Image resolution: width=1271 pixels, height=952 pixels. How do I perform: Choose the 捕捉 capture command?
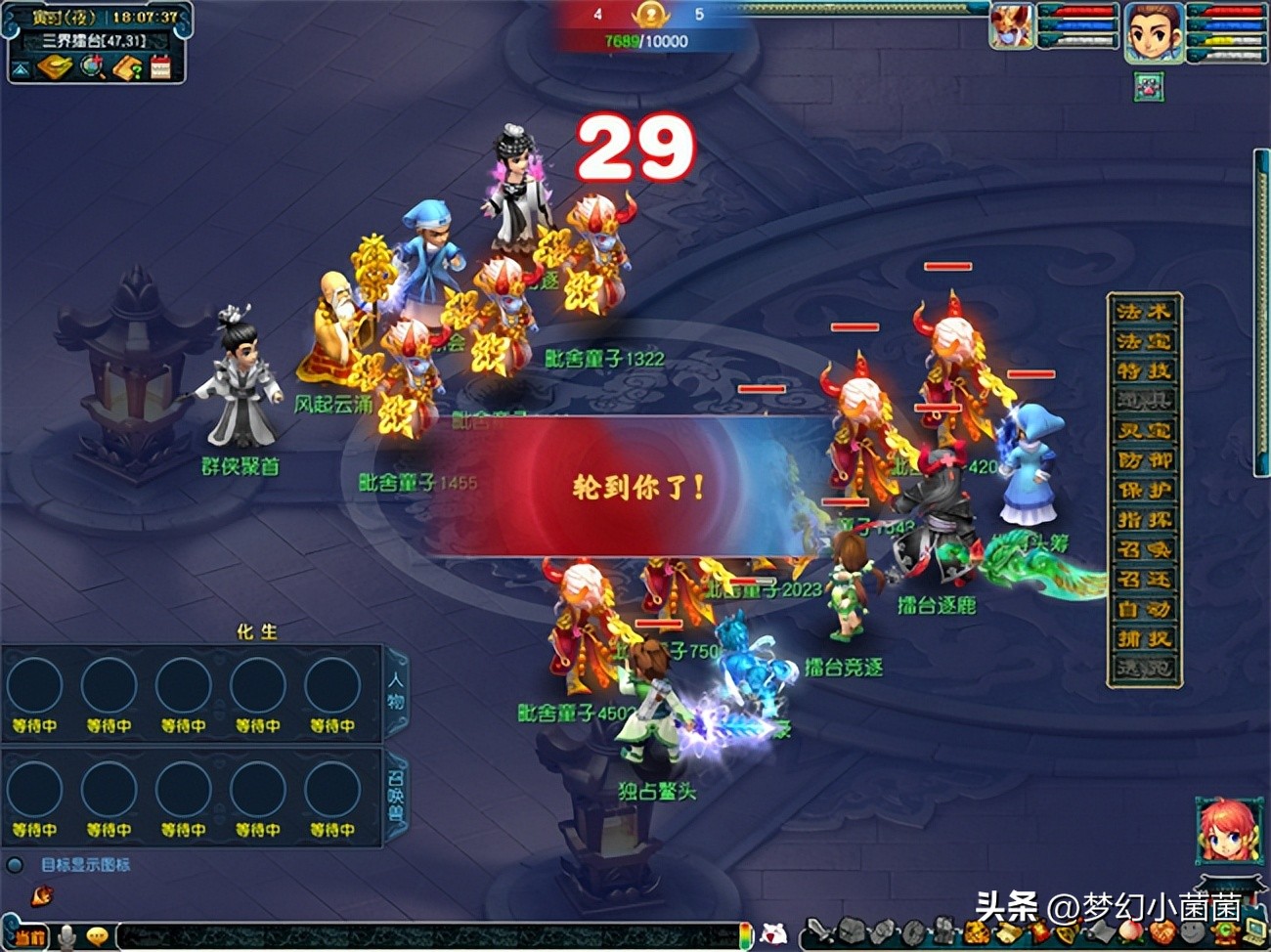(1144, 639)
